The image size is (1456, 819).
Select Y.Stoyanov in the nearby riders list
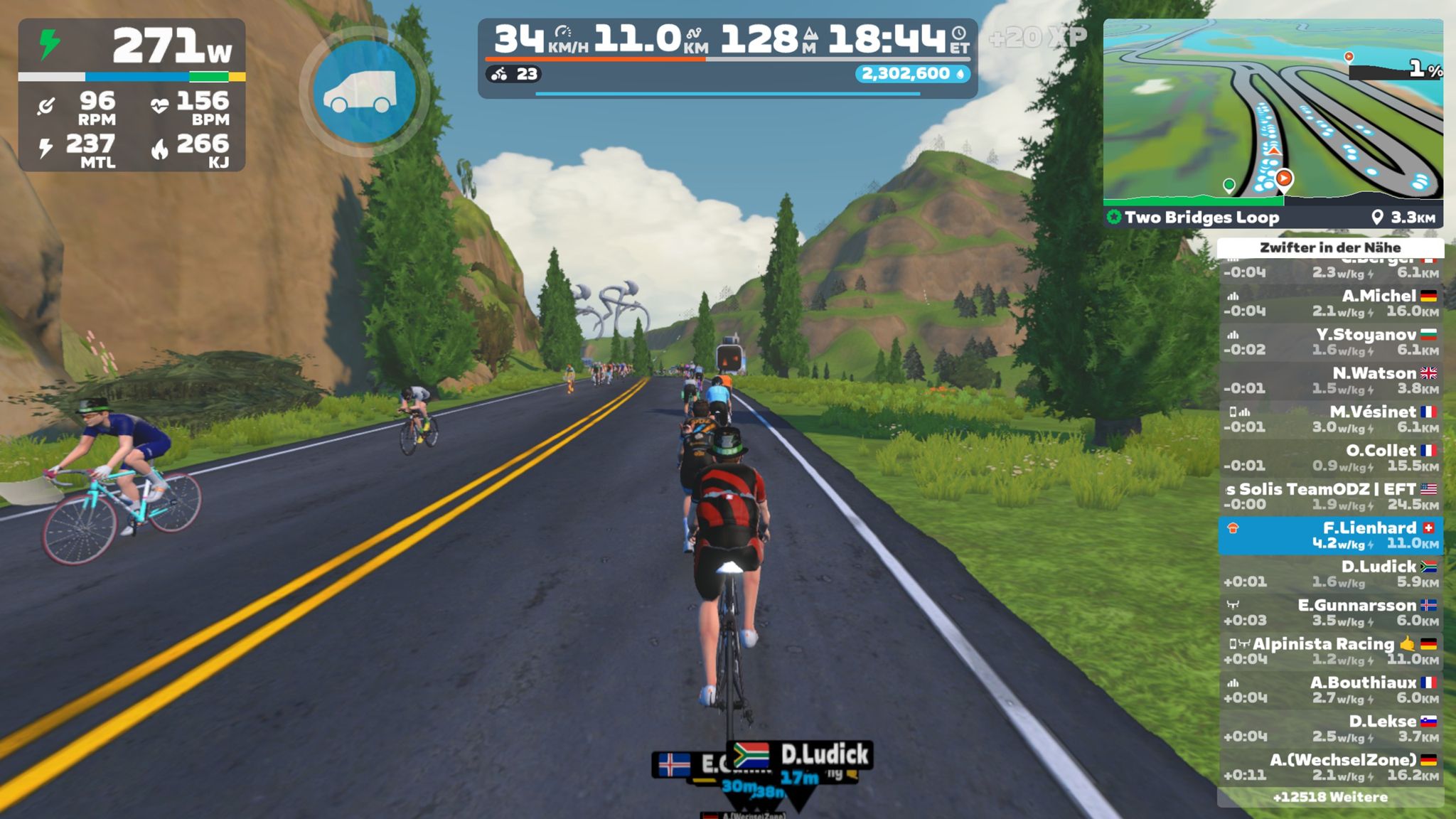click(1329, 341)
